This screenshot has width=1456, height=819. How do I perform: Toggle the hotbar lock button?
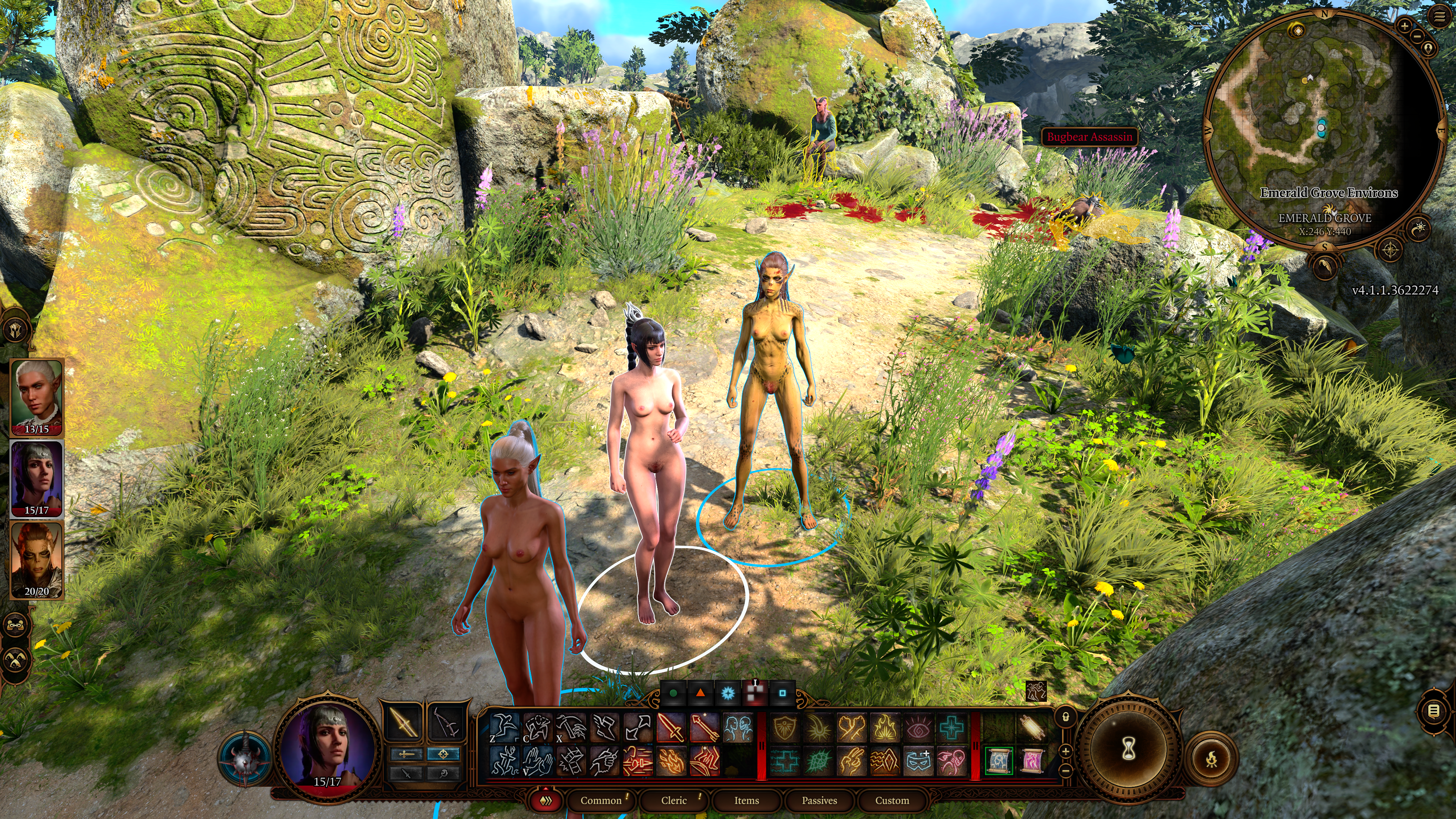point(1065,717)
